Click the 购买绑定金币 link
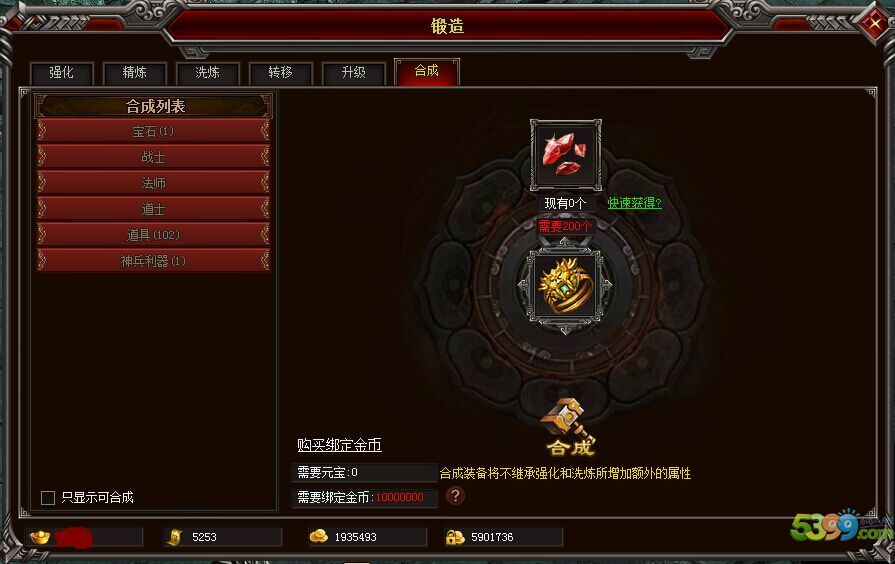 coord(339,445)
